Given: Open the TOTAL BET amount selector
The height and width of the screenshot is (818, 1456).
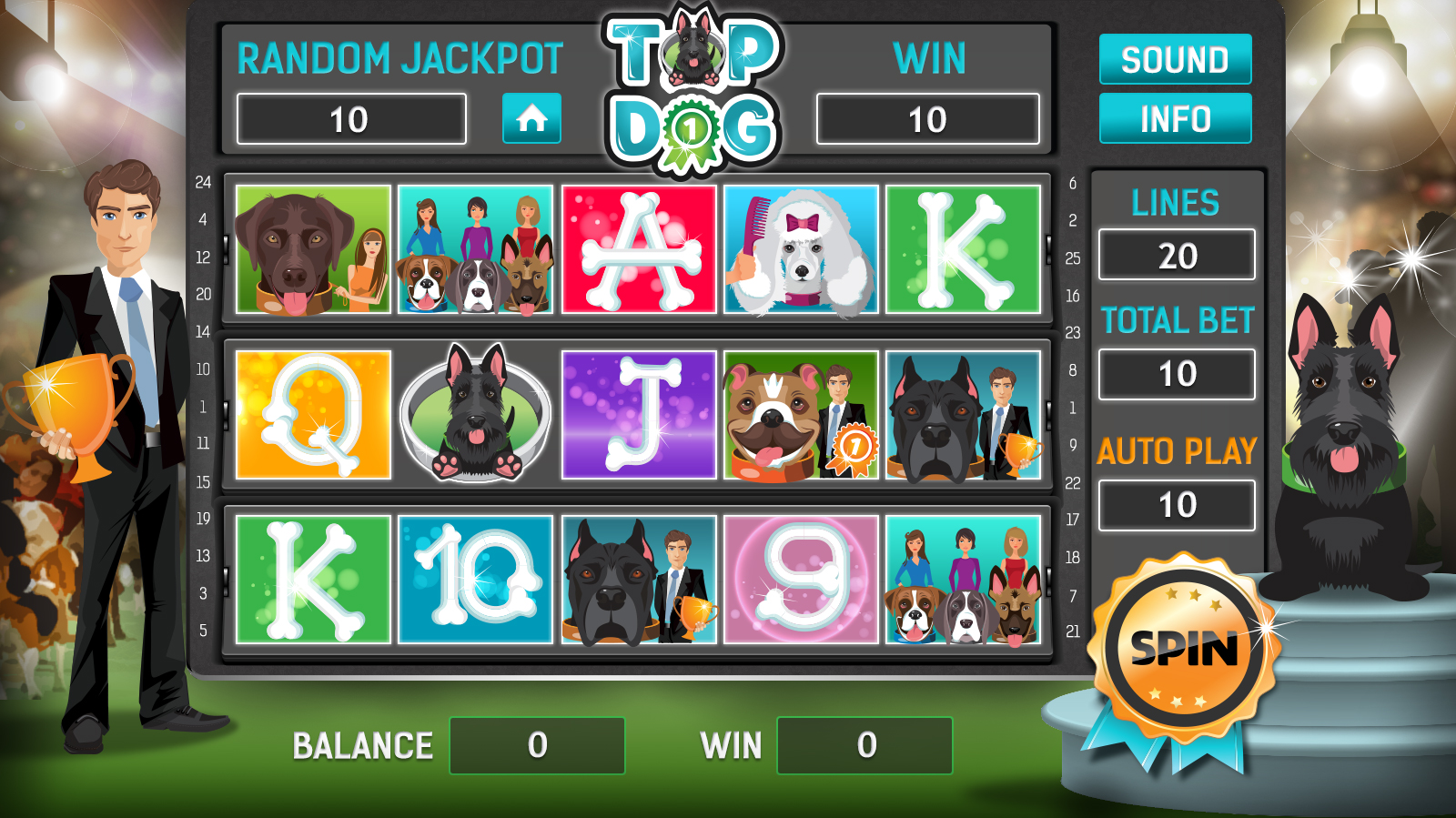Looking at the screenshot, I should pos(1177,374).
